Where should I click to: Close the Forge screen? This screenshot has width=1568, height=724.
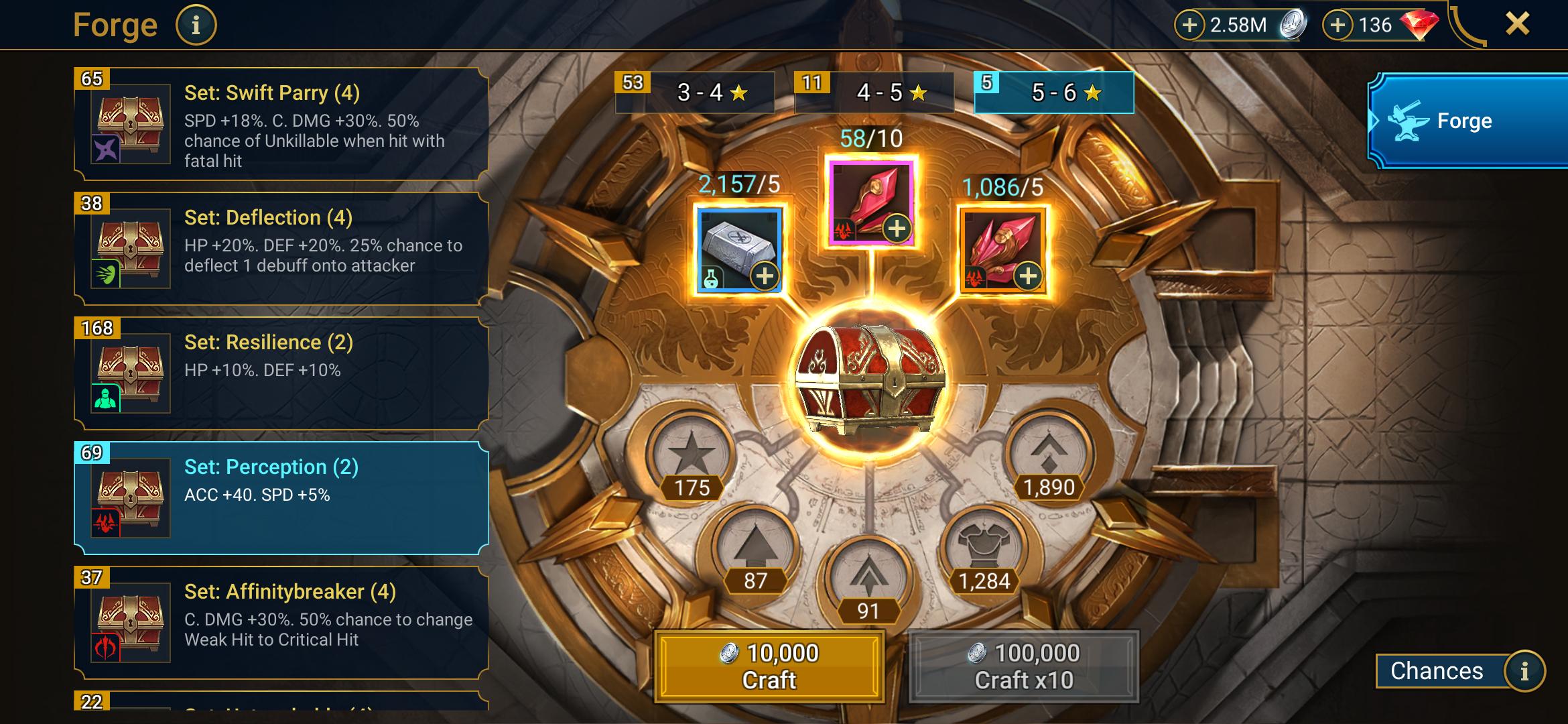[1517, 24]
